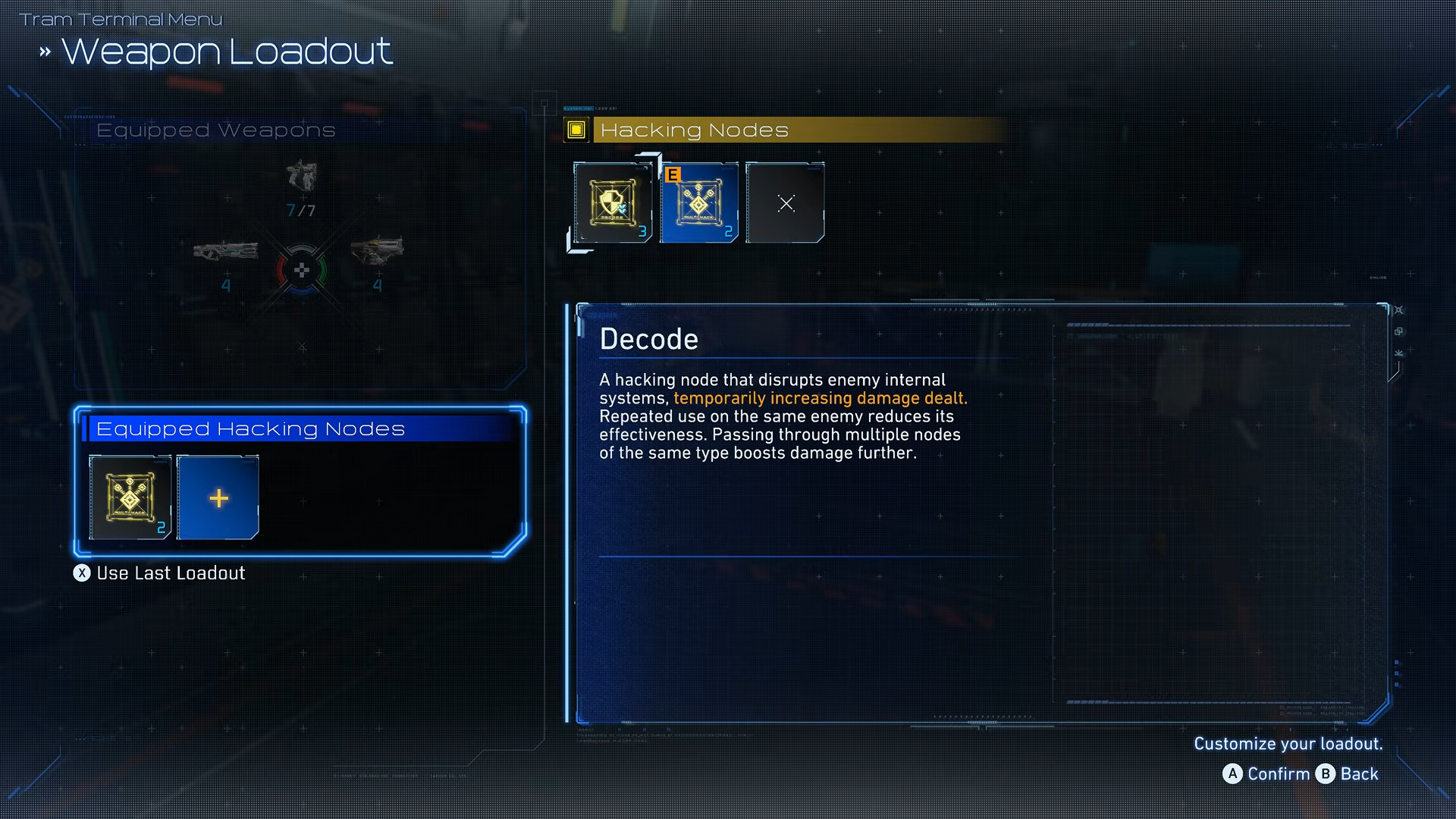Image resolution: width=1456 pixels, height=819 pixels.
Task: Choose the equipped Multi-Hack node tile
Action: click(x=699, y=202)
